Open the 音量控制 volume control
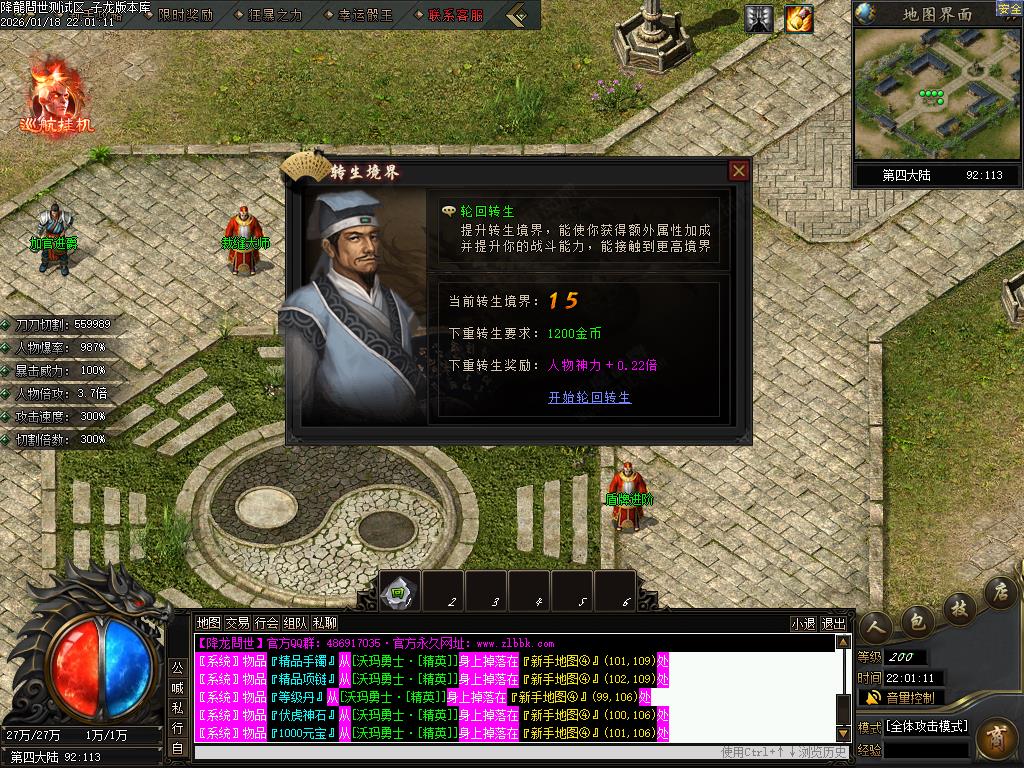The image size is (1024, 768). pos(908,697)
